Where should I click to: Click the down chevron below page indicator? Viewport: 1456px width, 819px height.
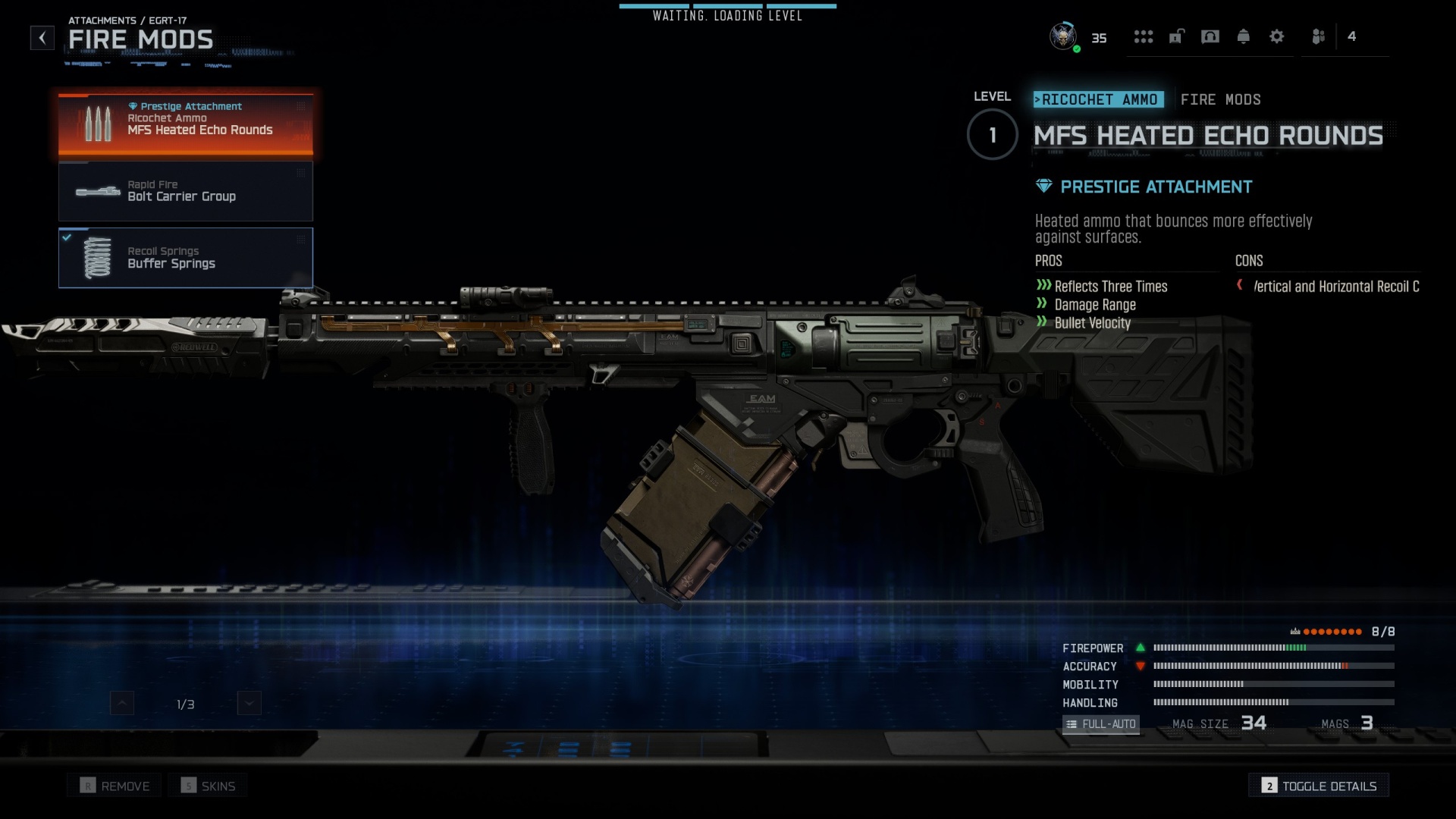(x=249, y=703)
